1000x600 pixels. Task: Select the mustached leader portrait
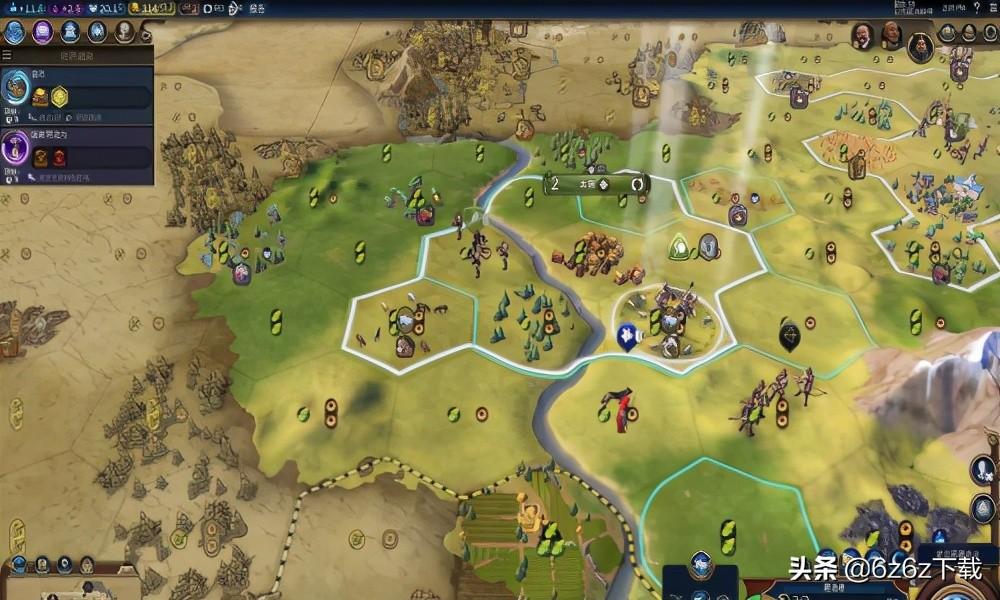[862, 37]
